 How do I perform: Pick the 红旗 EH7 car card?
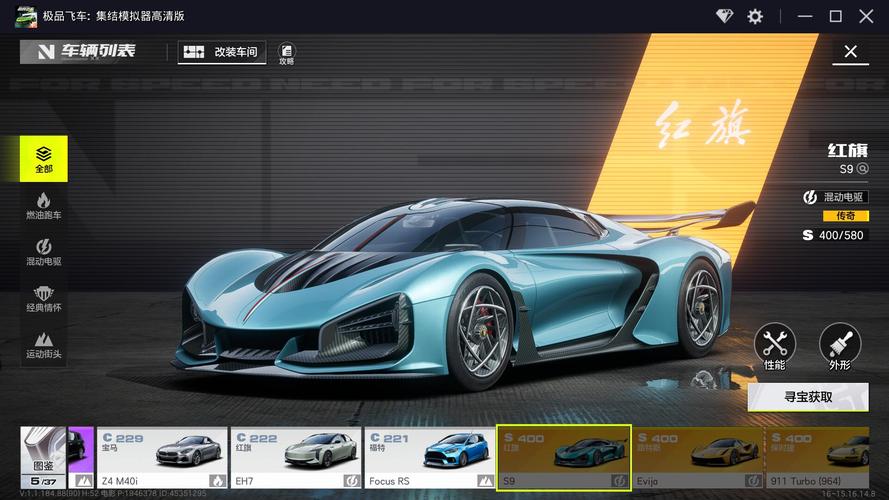tap(295, 458)
